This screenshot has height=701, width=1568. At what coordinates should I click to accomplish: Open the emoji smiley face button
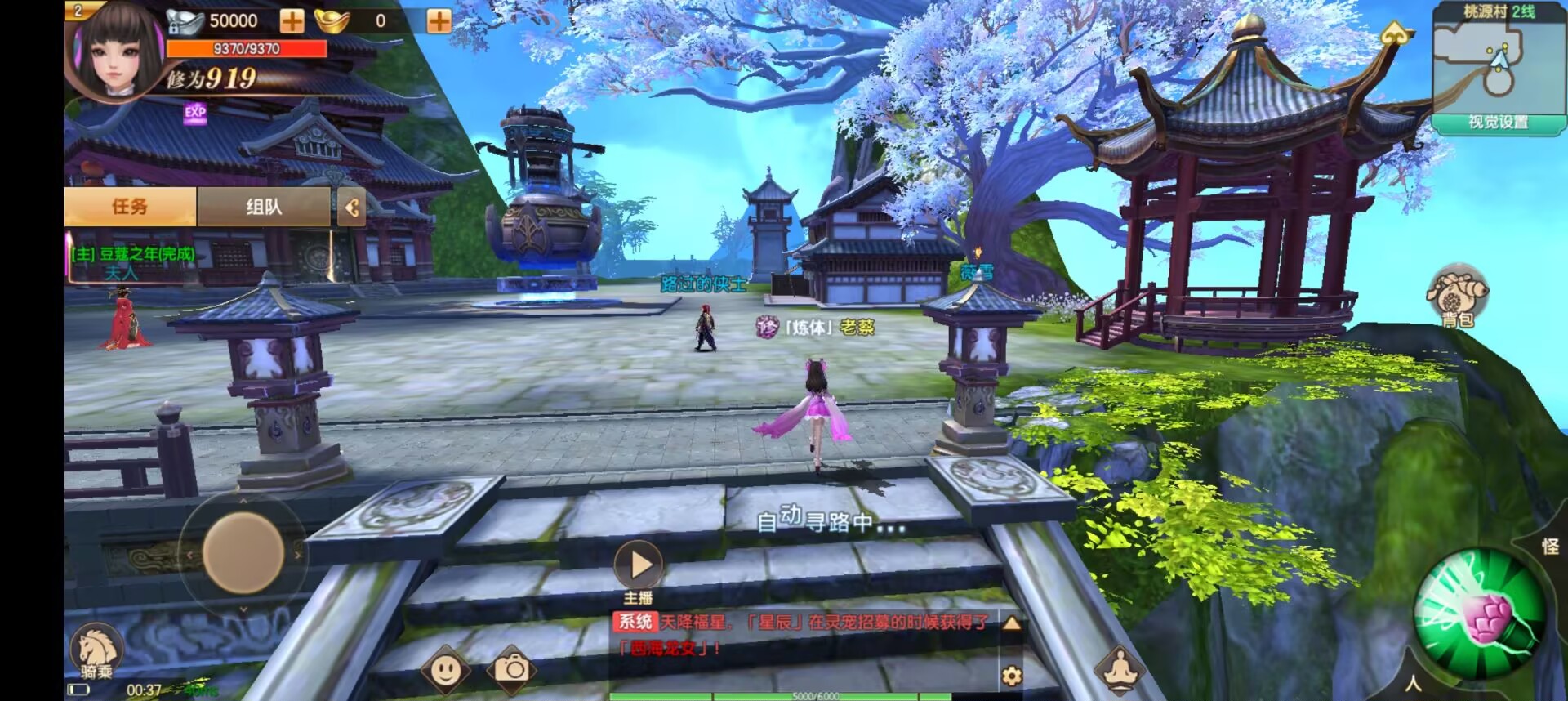(445, 671)
